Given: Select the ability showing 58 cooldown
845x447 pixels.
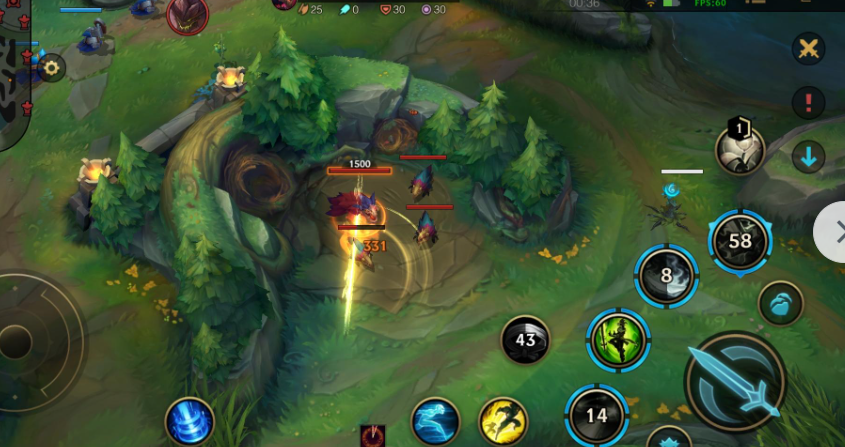Looking at the screenshot, I should pos(740,241).
